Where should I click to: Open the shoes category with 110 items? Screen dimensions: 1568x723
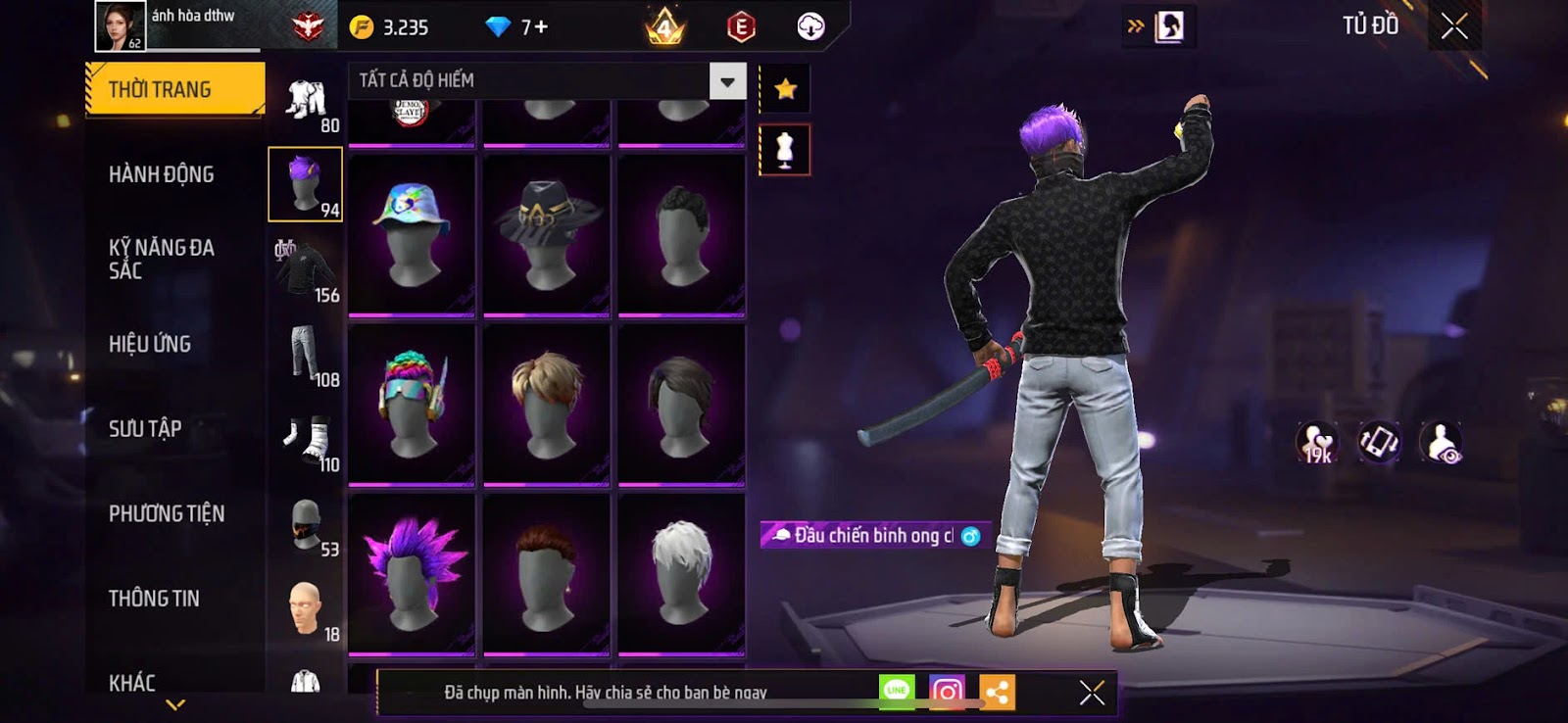pyautogui.click(x=306, y=439)
